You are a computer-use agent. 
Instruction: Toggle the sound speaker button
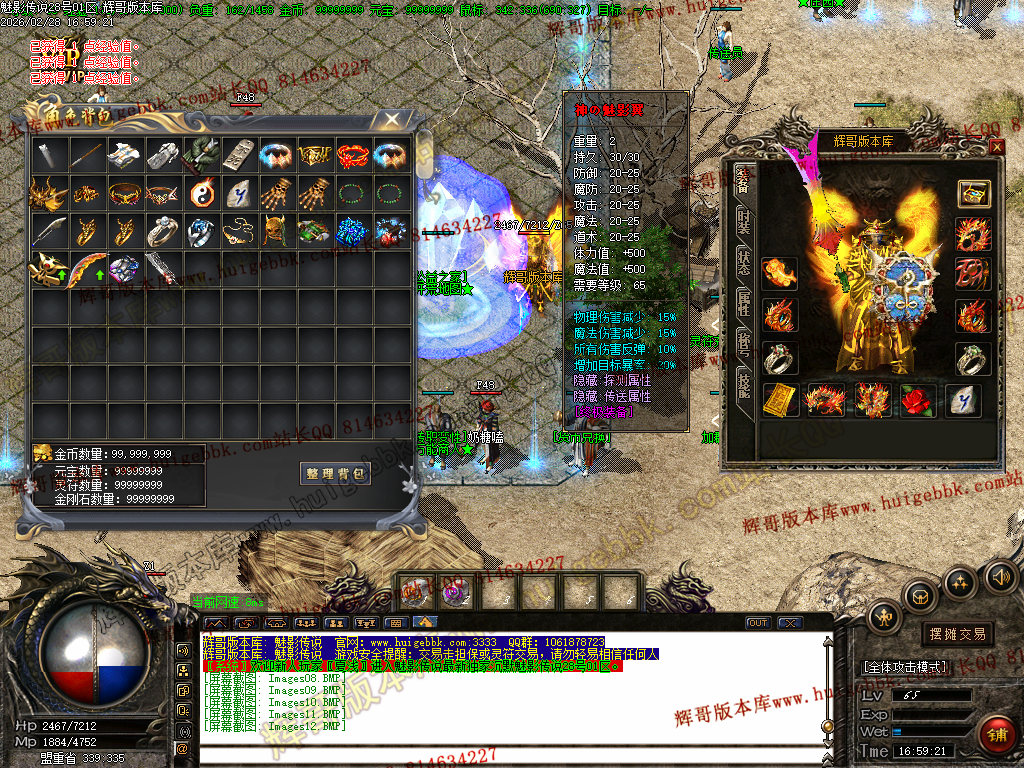coord(1001,576)
